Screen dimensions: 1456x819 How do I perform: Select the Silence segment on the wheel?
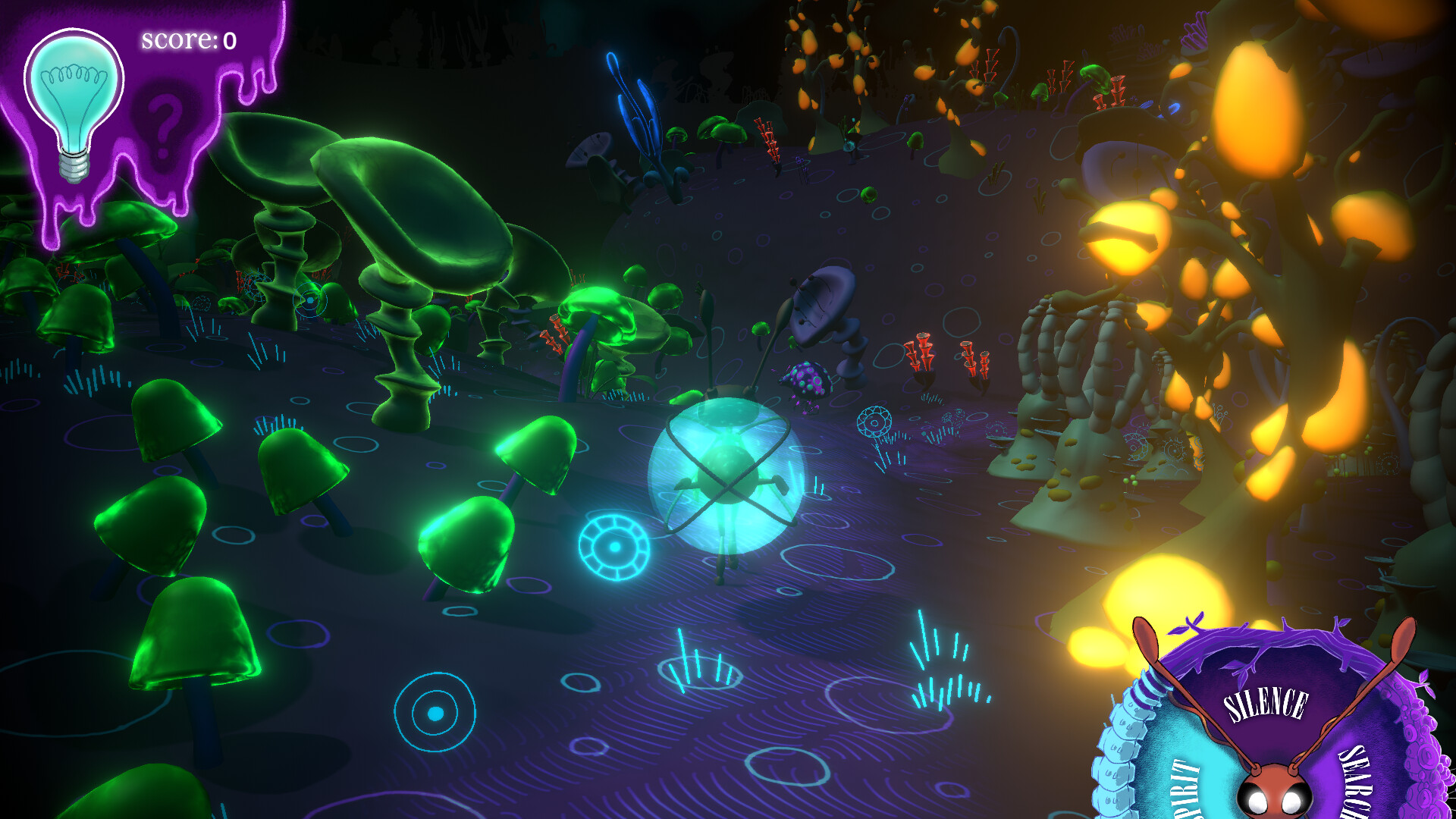coord(1266,703)
